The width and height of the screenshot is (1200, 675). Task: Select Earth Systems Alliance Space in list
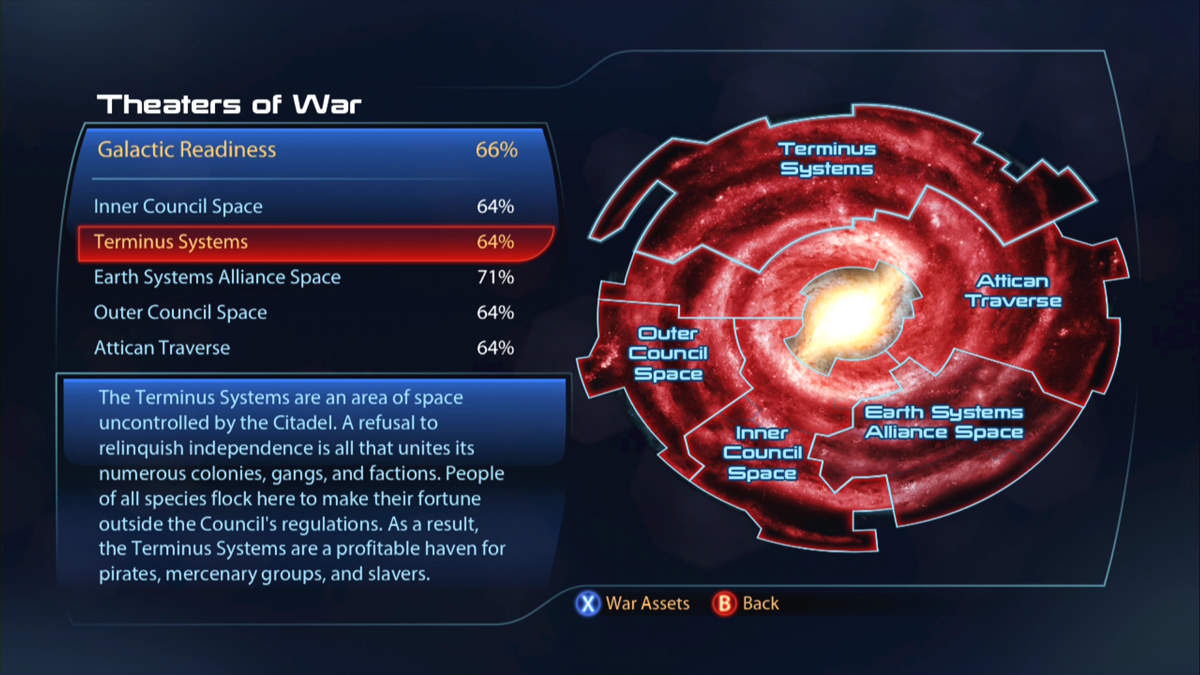pos(300,277)
